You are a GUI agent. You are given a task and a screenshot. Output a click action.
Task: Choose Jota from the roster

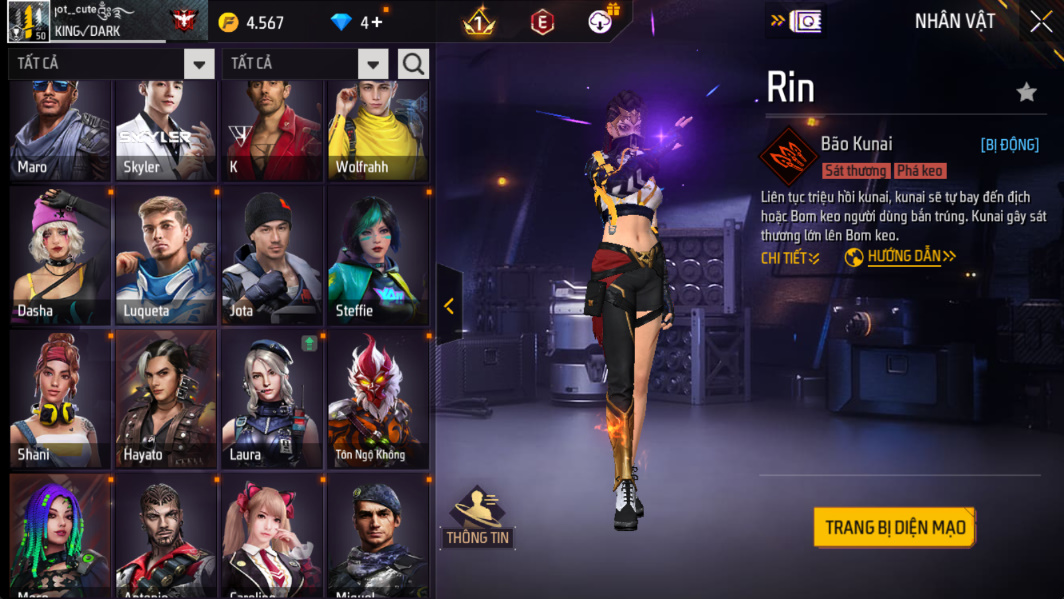point(272,257)
